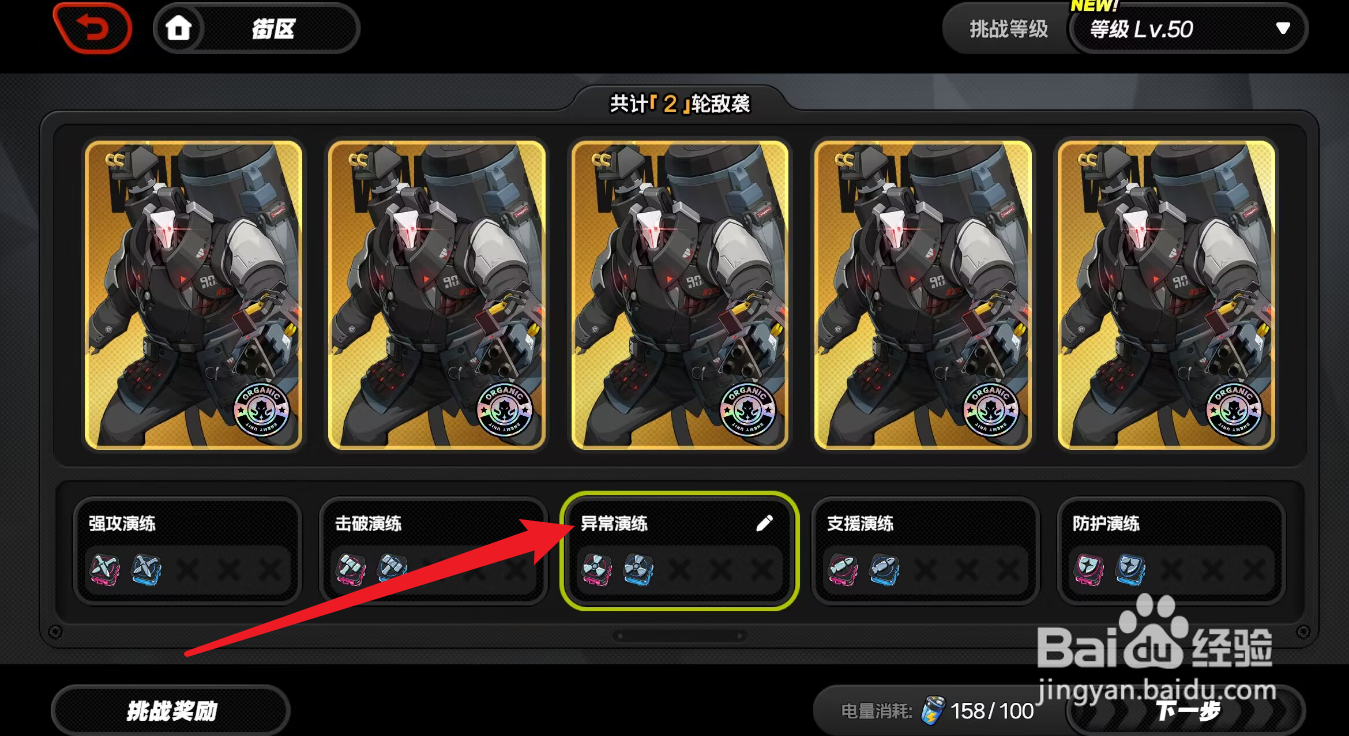The height and width of the screenshot is (736, 1349).
Task: Expand the challenge level selector arrow
Action: click(1281, 30)
